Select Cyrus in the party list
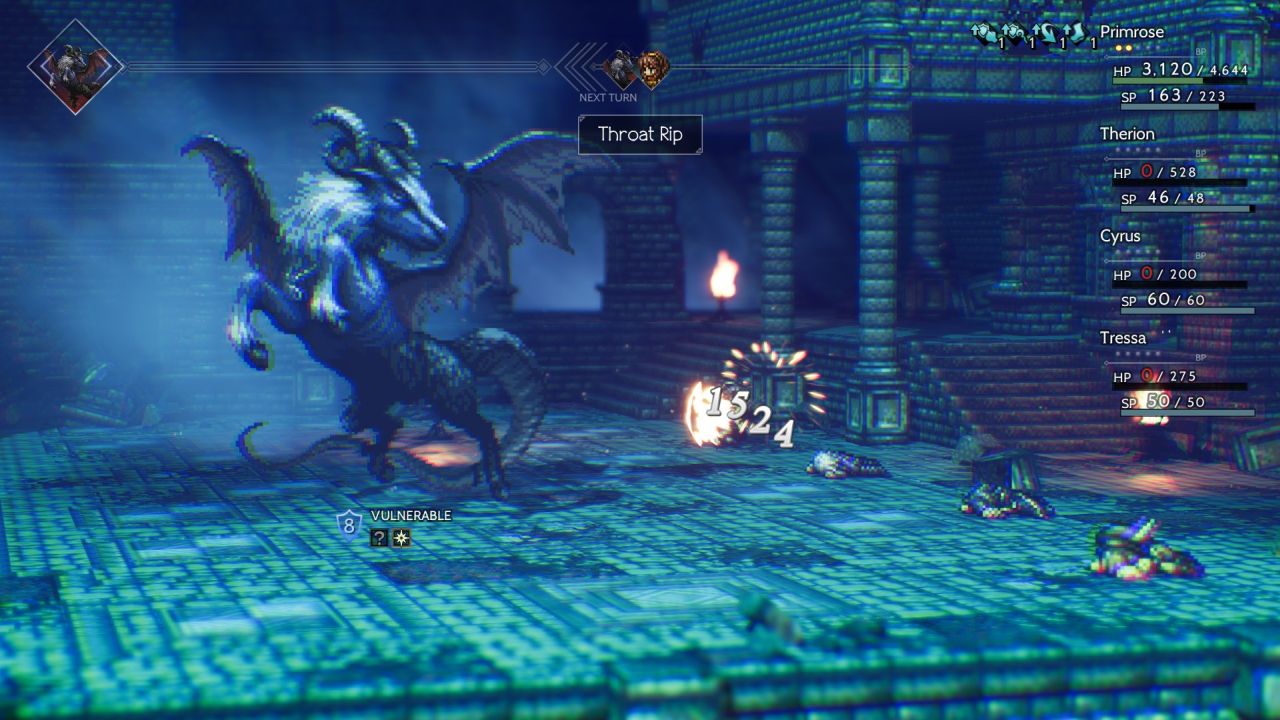 tap(1120, 236)
